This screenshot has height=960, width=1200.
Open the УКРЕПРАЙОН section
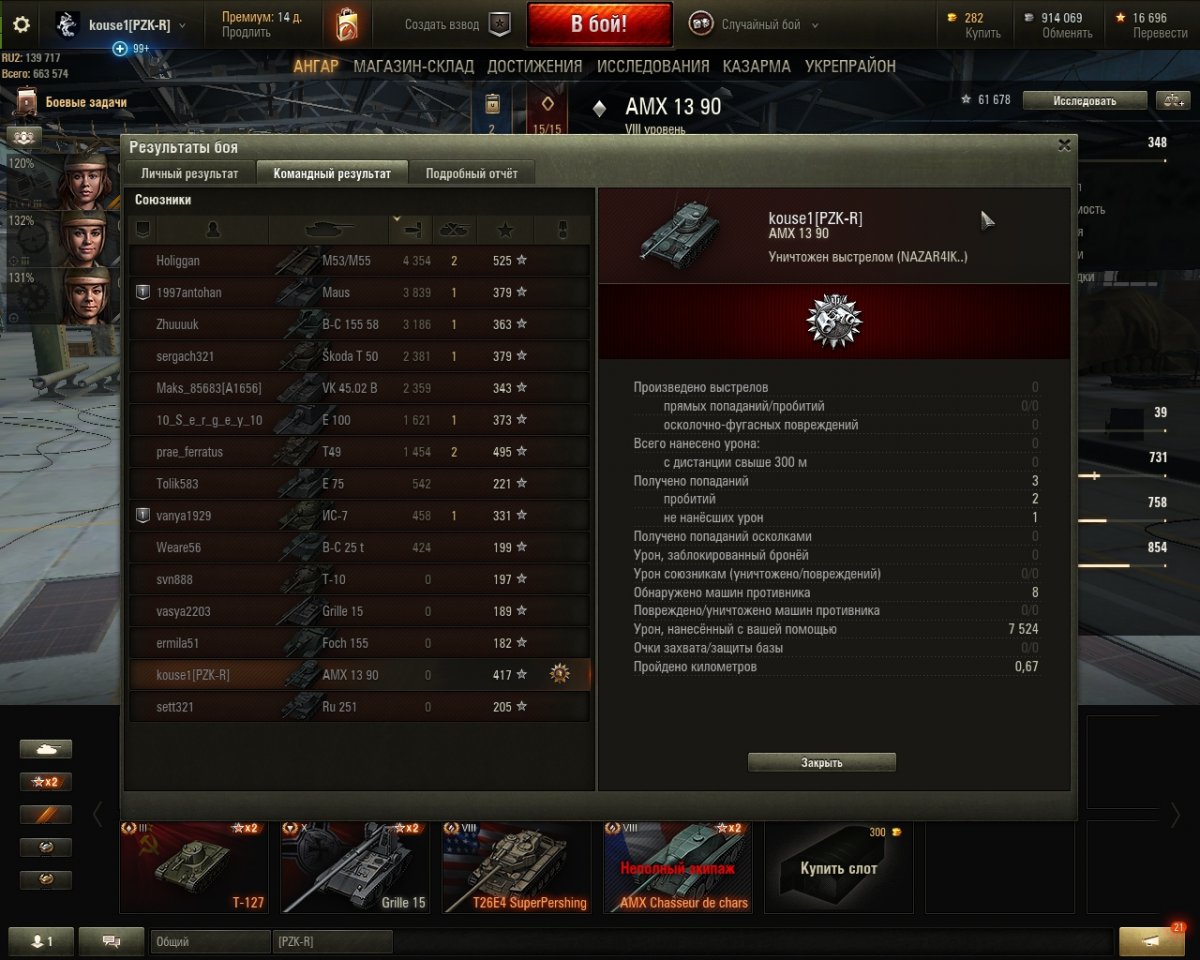click(850, 66)
